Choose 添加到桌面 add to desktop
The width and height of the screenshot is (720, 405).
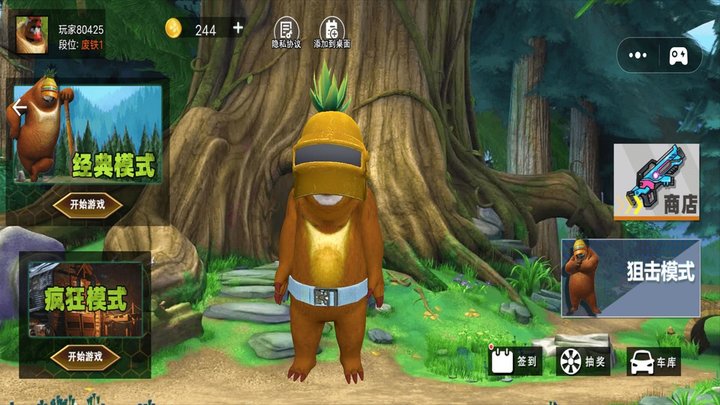coord(330,34)
